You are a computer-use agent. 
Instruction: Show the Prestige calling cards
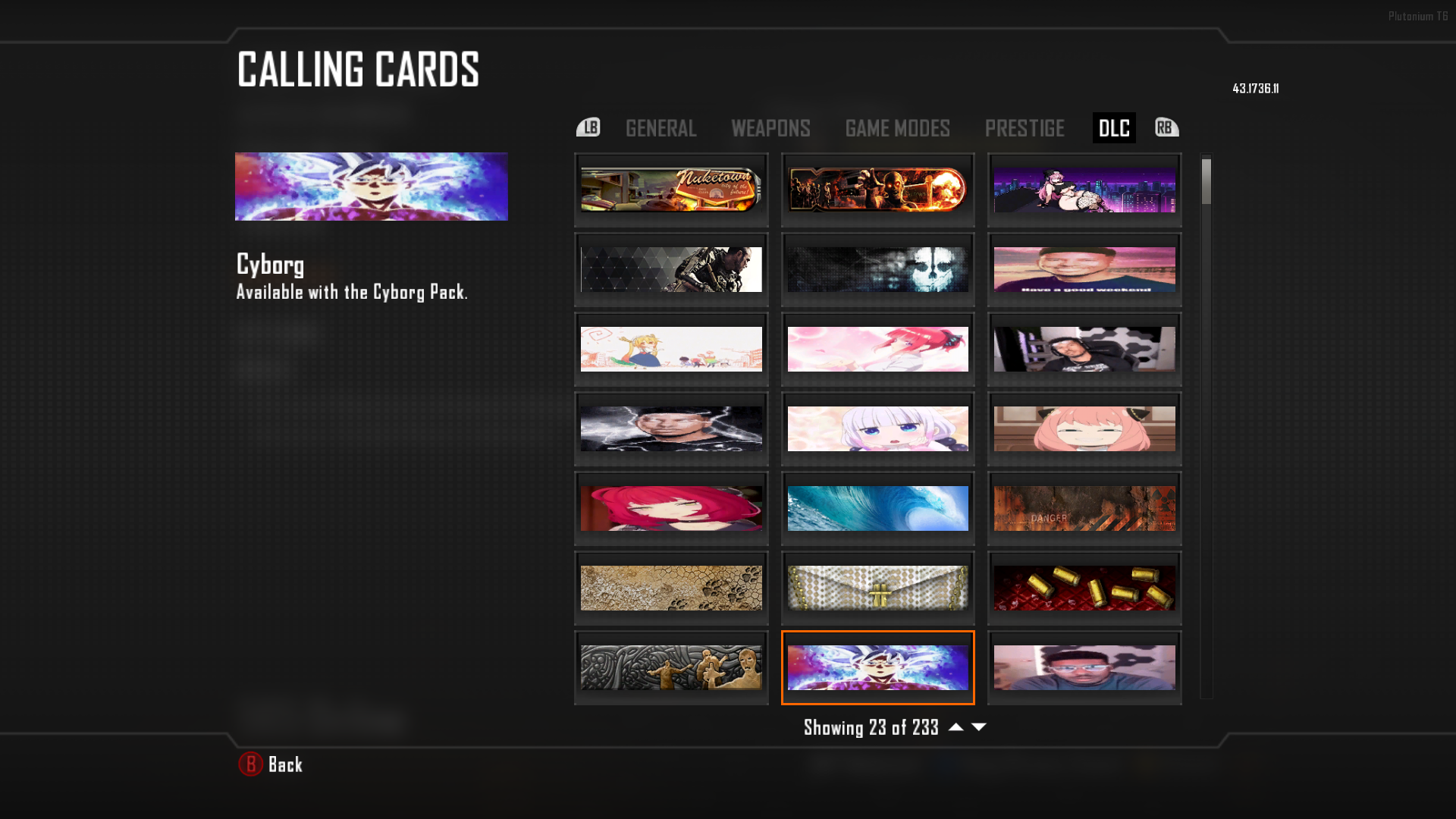[x=1025, y=128]
